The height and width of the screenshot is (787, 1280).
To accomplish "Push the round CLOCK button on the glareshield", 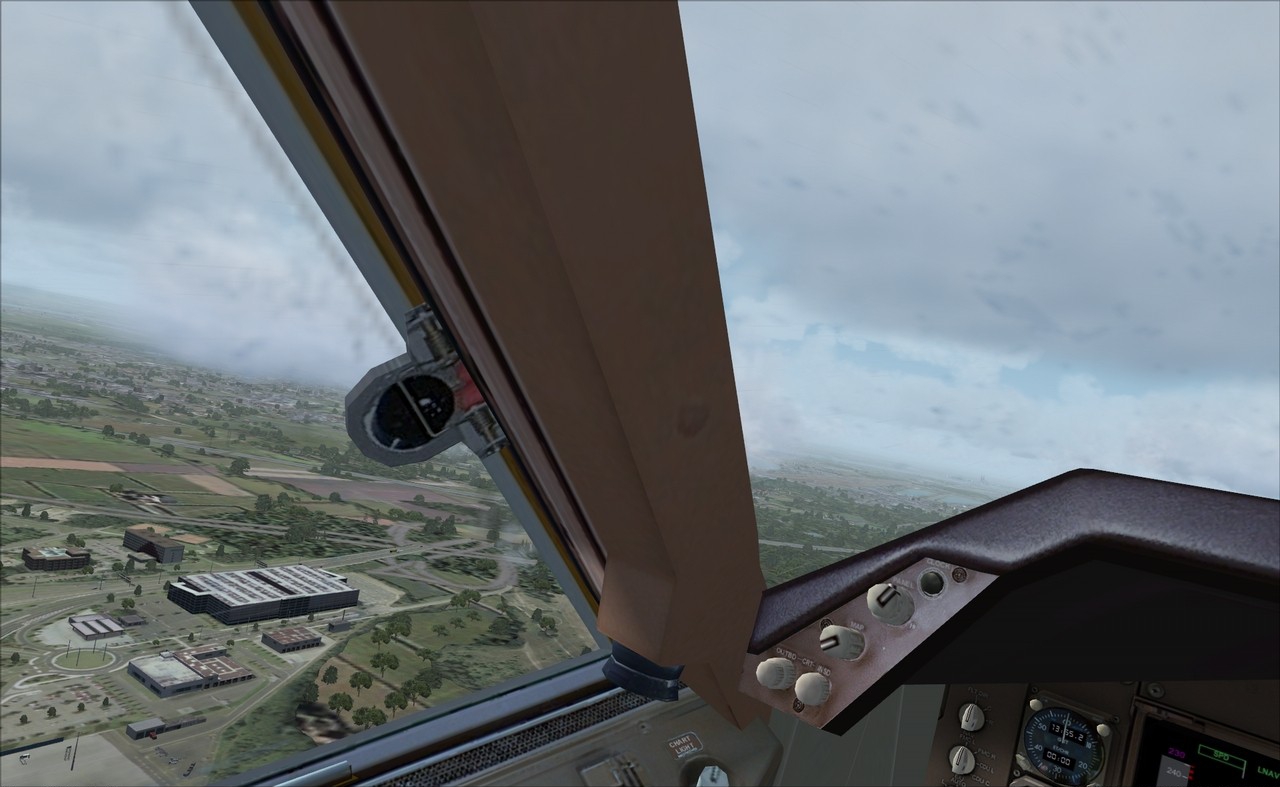I will click(932, 581).
